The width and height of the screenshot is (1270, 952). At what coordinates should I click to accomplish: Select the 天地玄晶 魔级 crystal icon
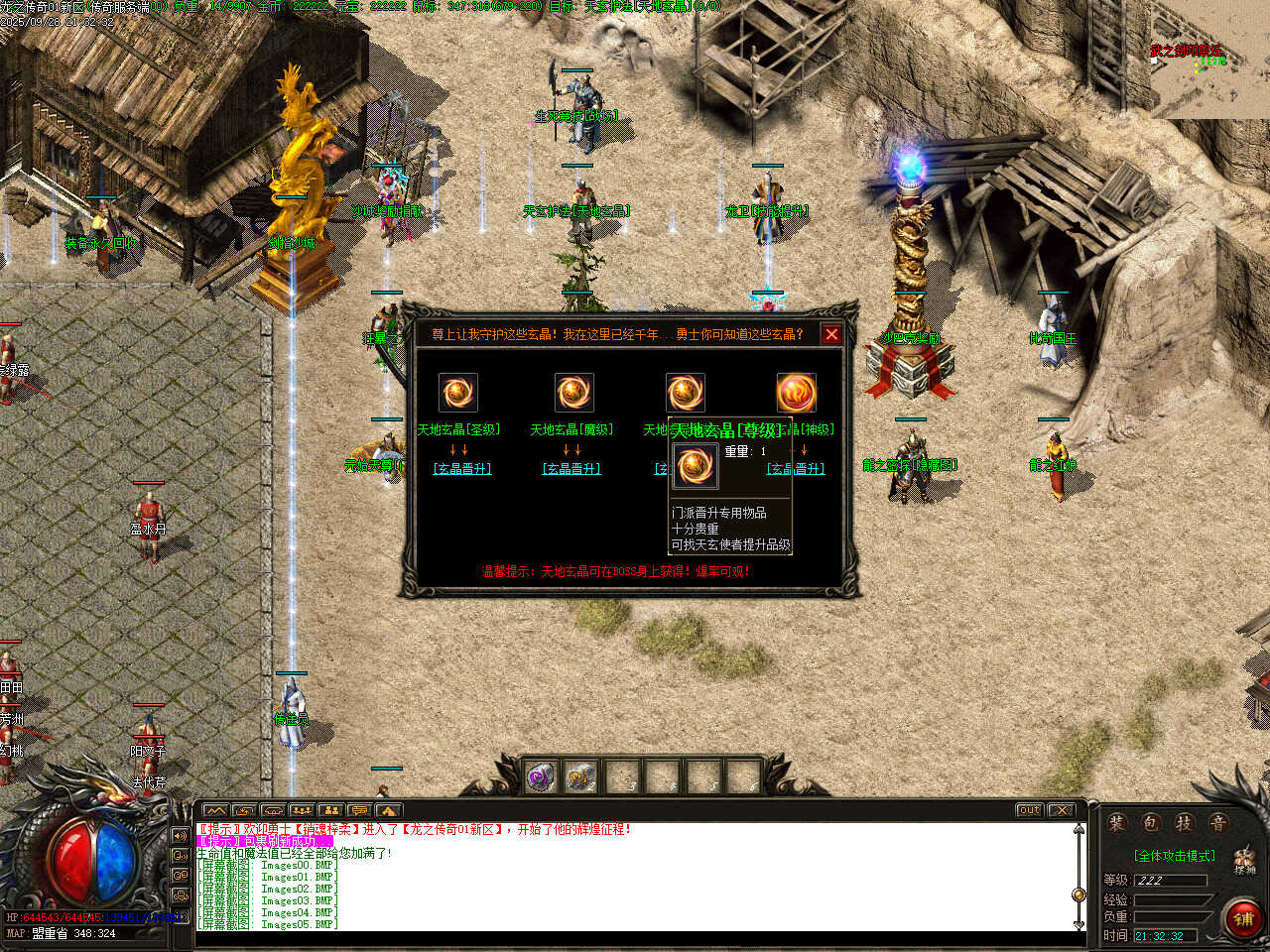pyautogui.click(x=573, y=393)
